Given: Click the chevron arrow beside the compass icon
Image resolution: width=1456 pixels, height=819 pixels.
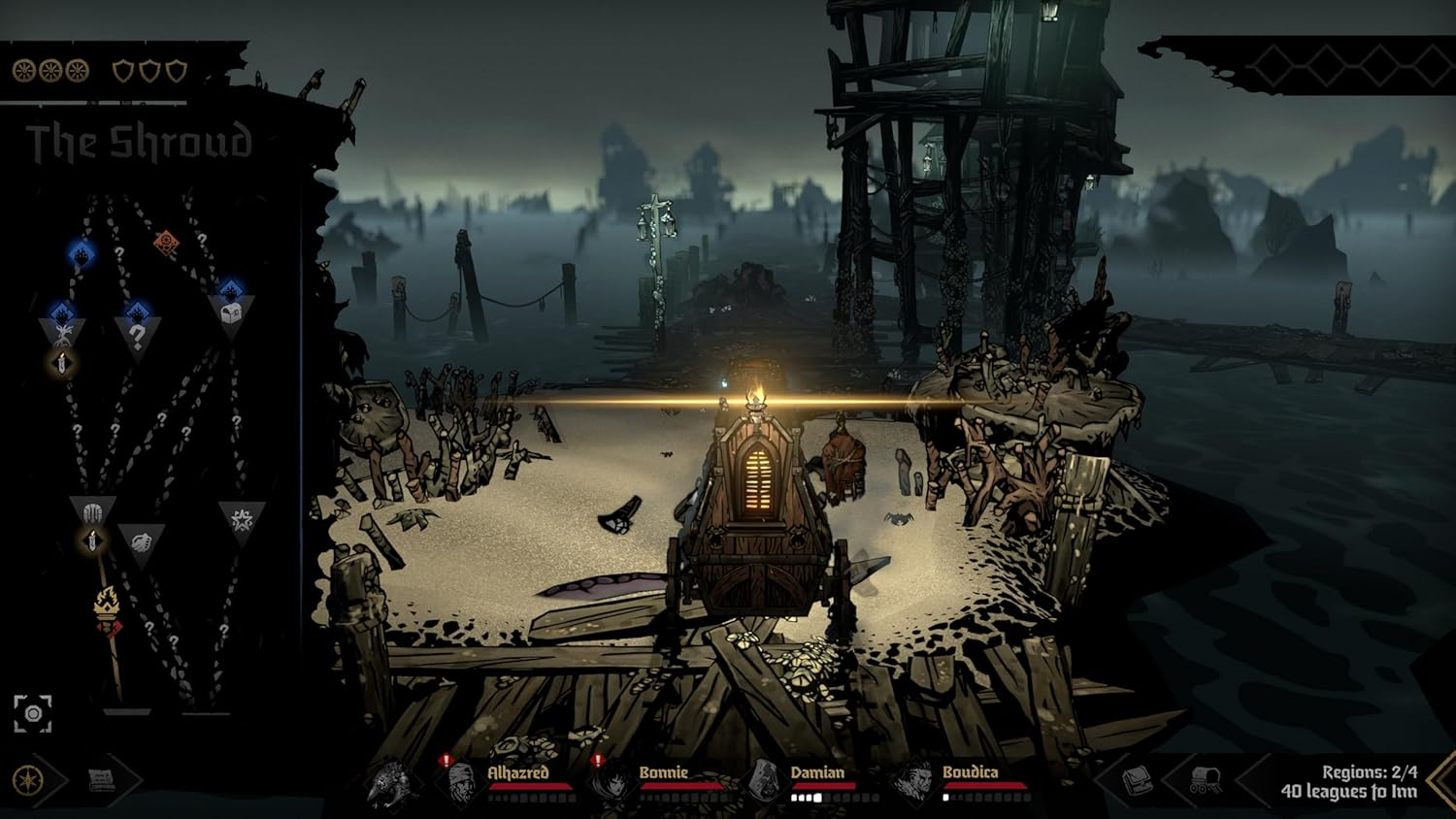Looking at the screenshot, I should (x=57, y=780).
